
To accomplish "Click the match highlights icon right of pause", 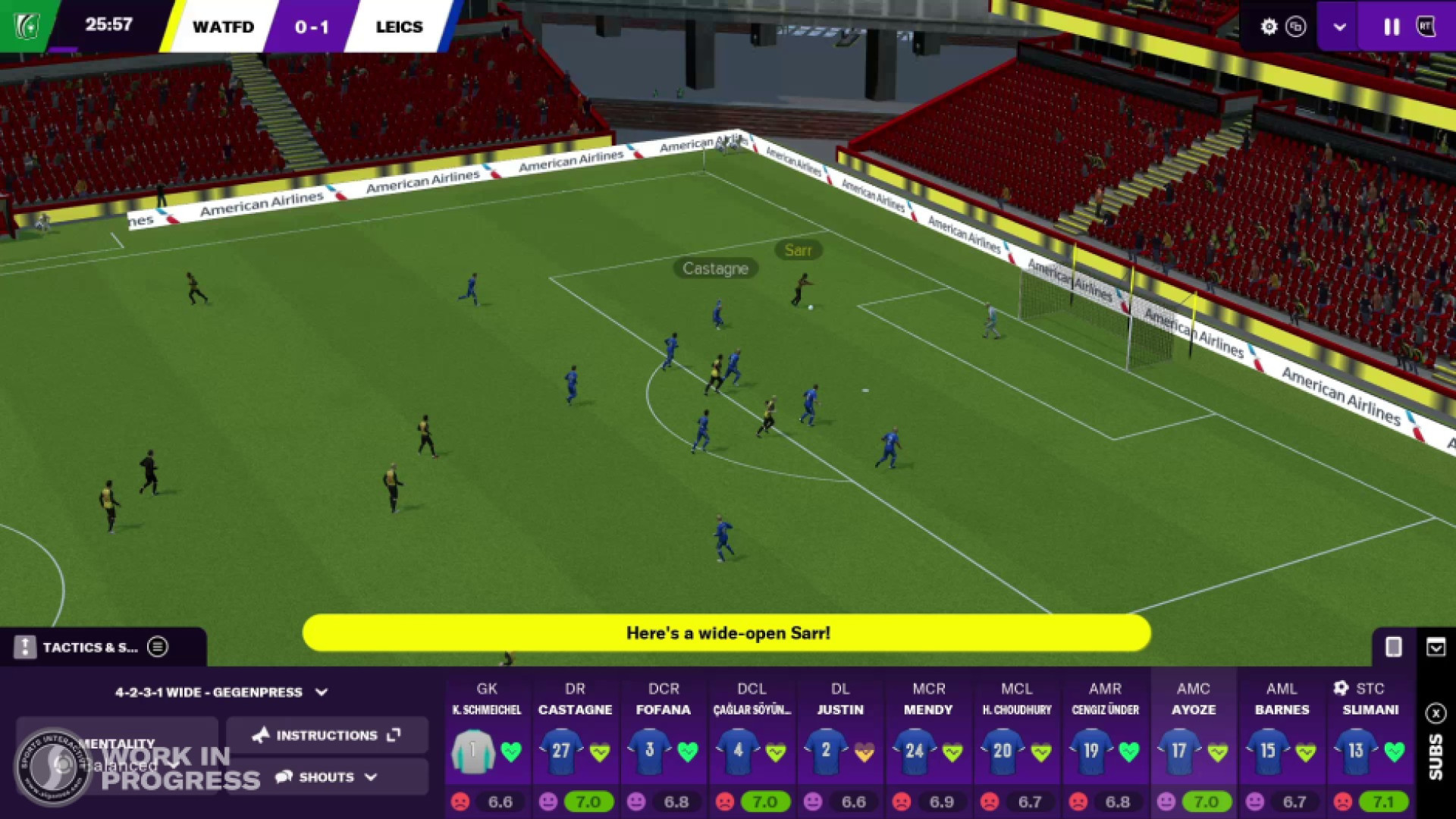I will 1427,27.
